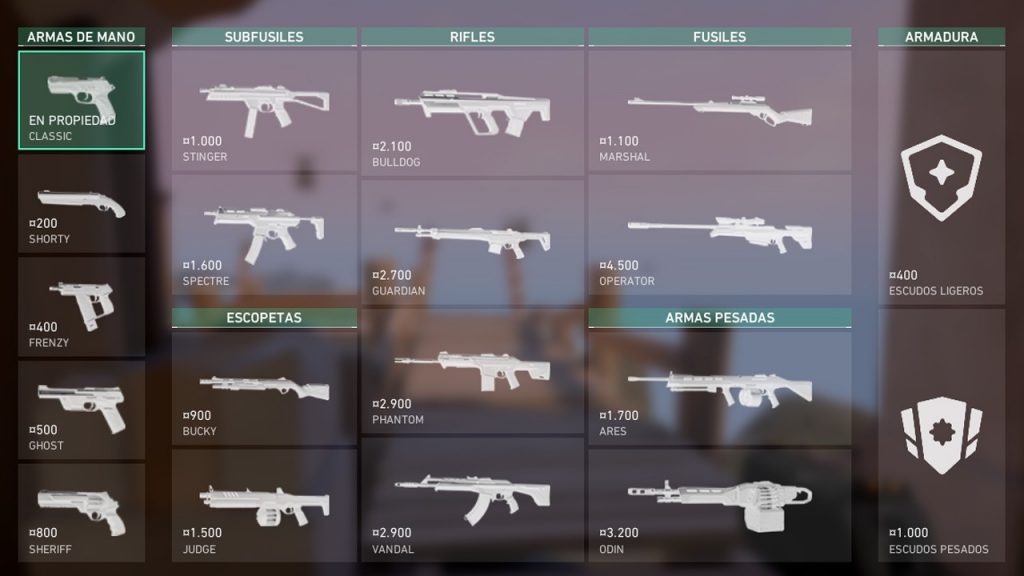Purchase the Odin machine gun
The width and height of the screenshot is (1024, 576).
719,505
